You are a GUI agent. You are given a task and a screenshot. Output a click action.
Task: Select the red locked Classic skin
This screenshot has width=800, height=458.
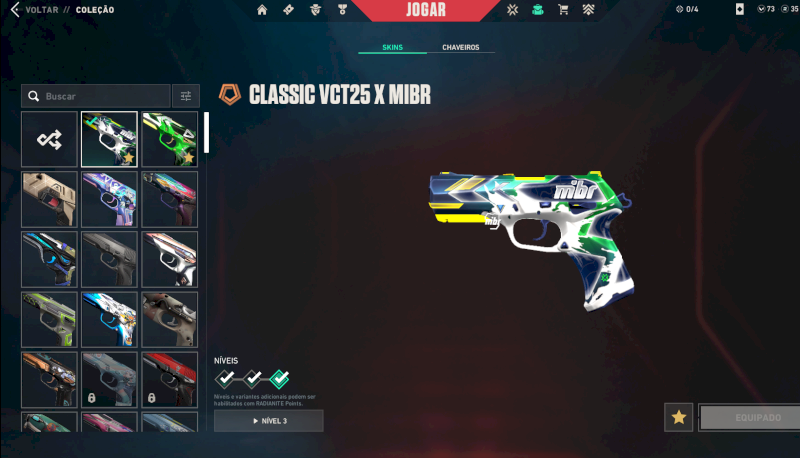[x=170, y=379]
